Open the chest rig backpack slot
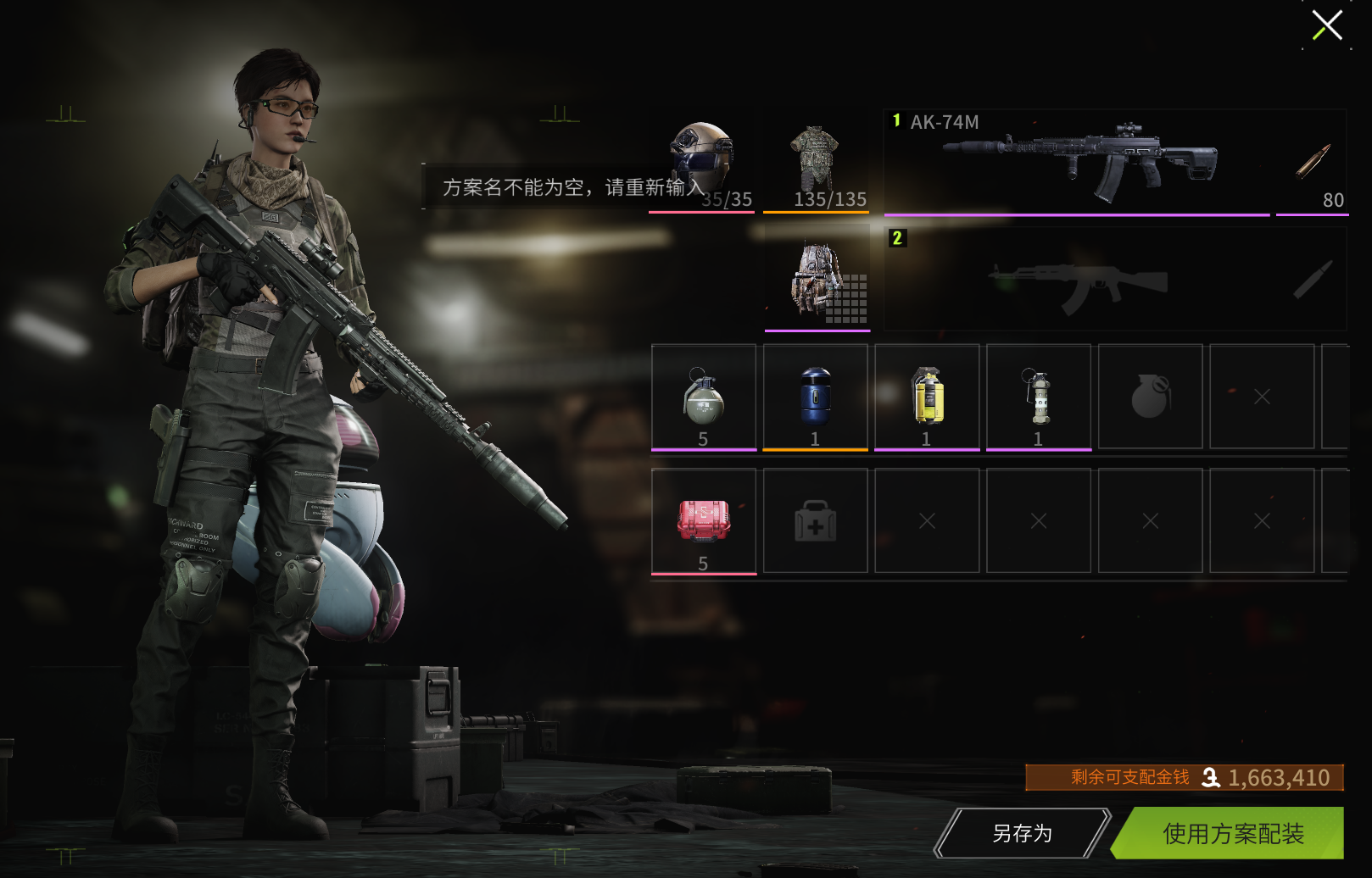 [817, 280]
